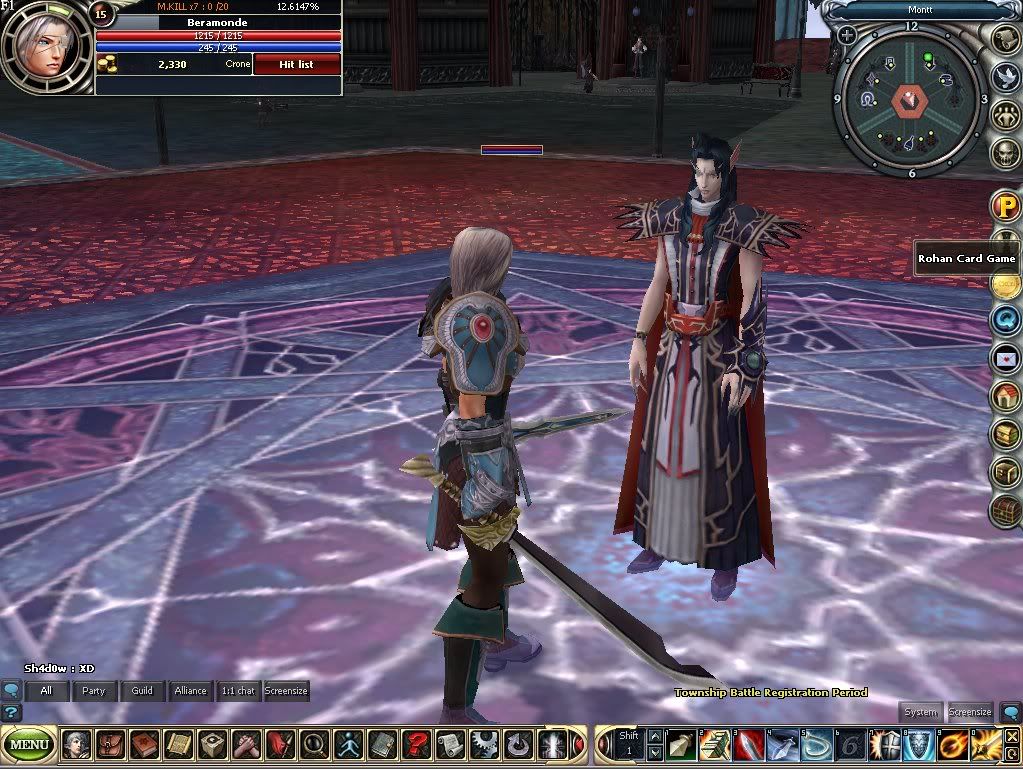Open the 1:1 chat tab
The width and height of the screenshot is (1023, 769).
point(237,691)
